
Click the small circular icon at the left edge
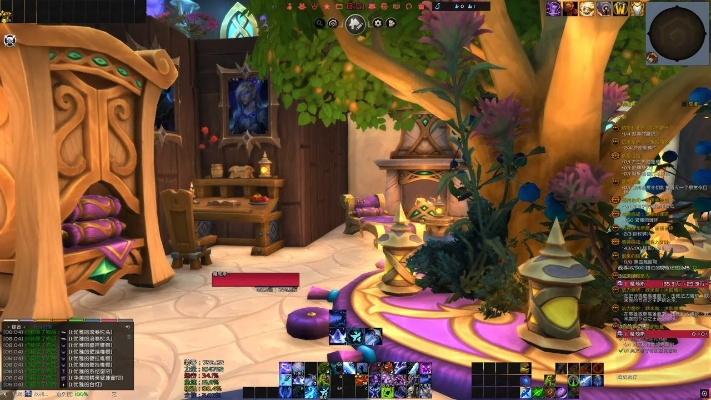click(x=9, y=41)
